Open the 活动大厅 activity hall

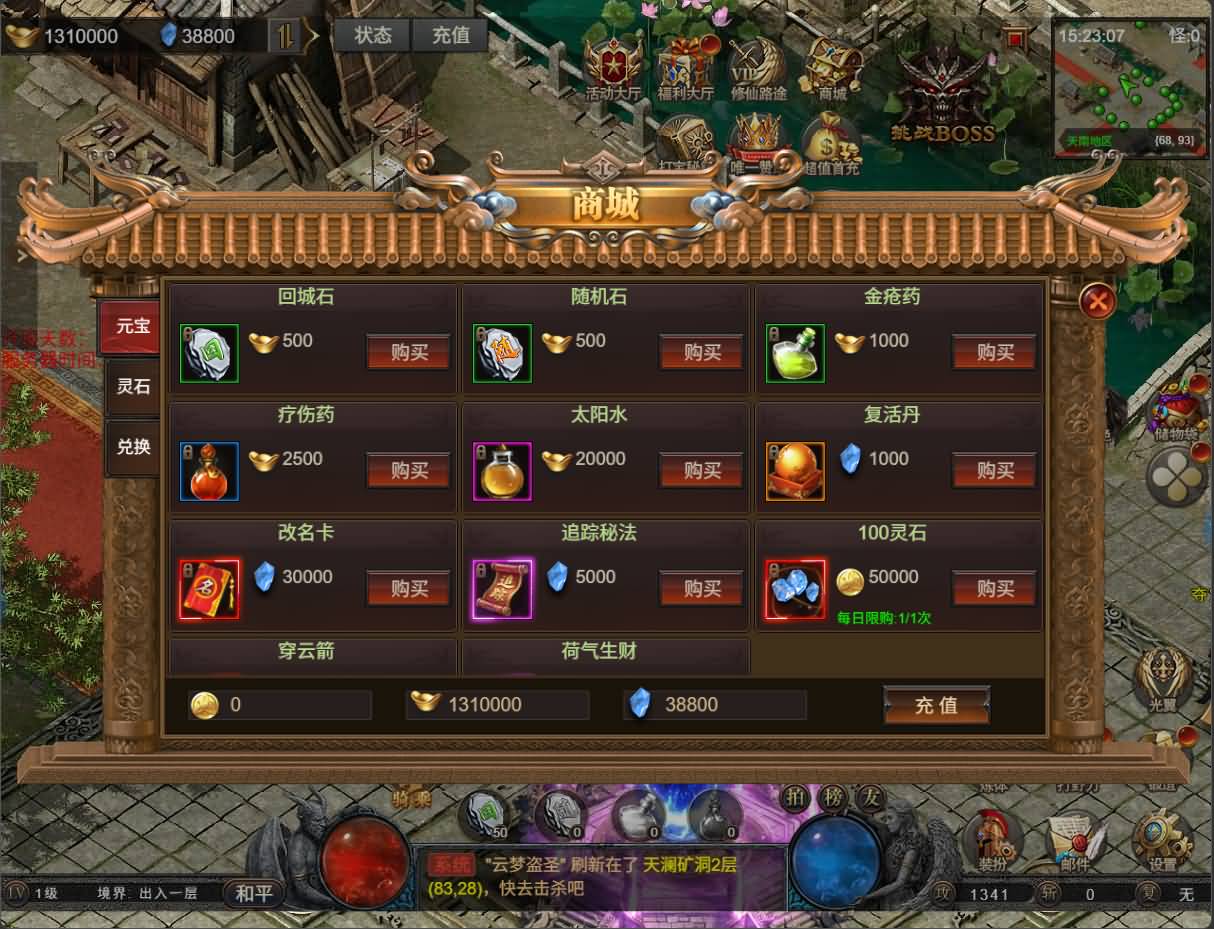pos(613,70)
